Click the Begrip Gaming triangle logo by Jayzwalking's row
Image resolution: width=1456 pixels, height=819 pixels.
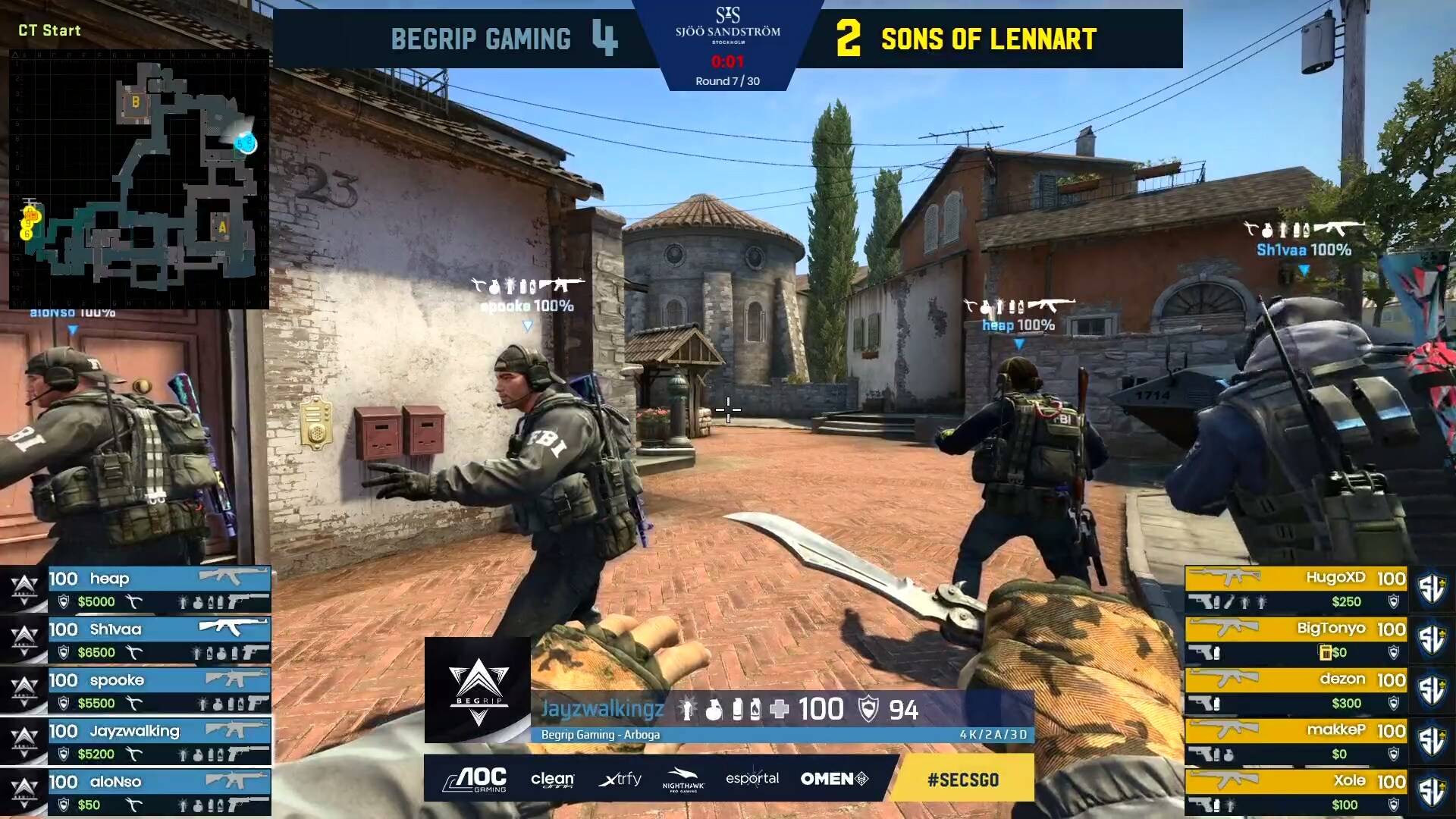[24, 742]
